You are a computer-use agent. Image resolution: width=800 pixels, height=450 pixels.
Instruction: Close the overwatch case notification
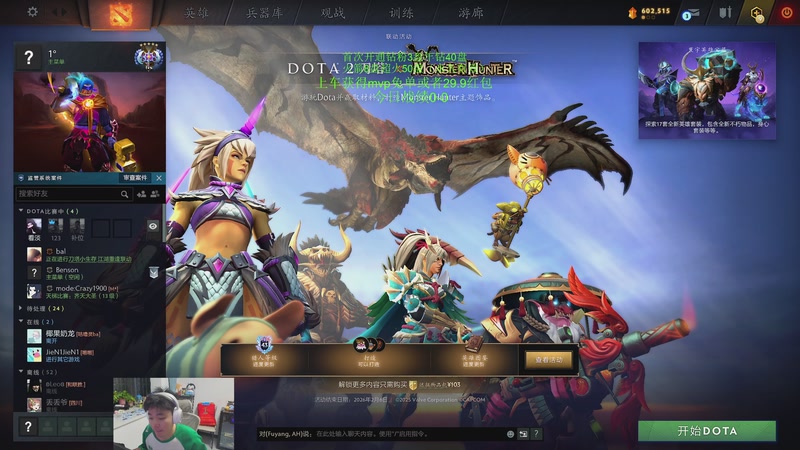click(158, 178)
